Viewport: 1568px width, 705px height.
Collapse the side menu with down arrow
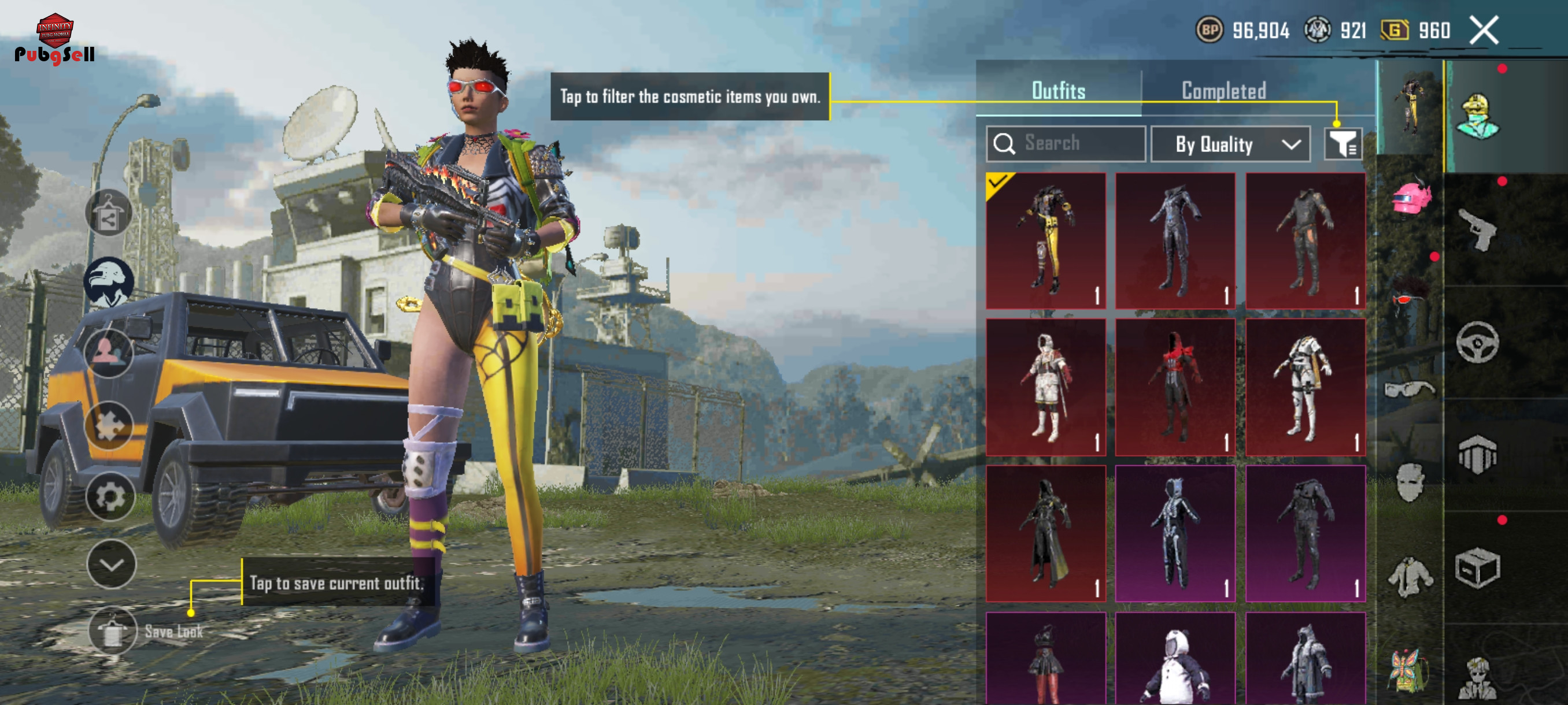pos(112,565)
